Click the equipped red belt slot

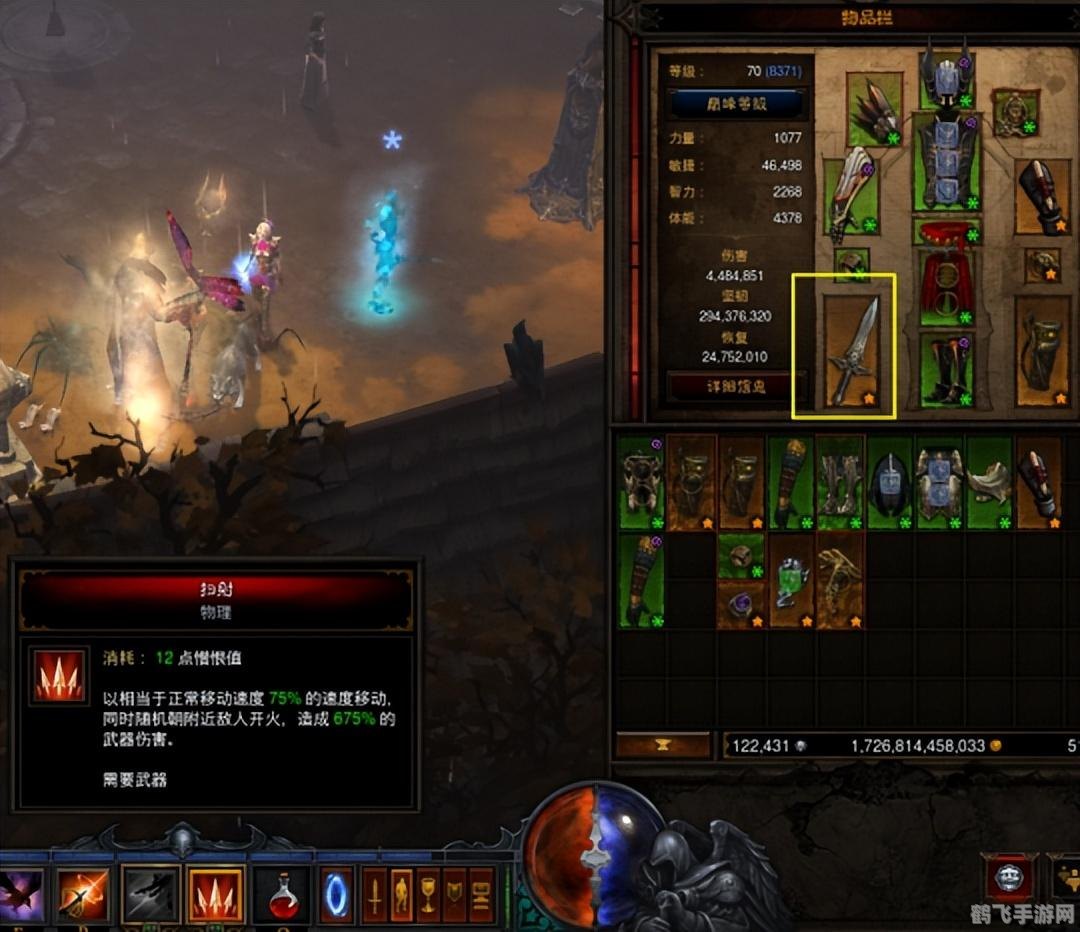click(945, 233)
